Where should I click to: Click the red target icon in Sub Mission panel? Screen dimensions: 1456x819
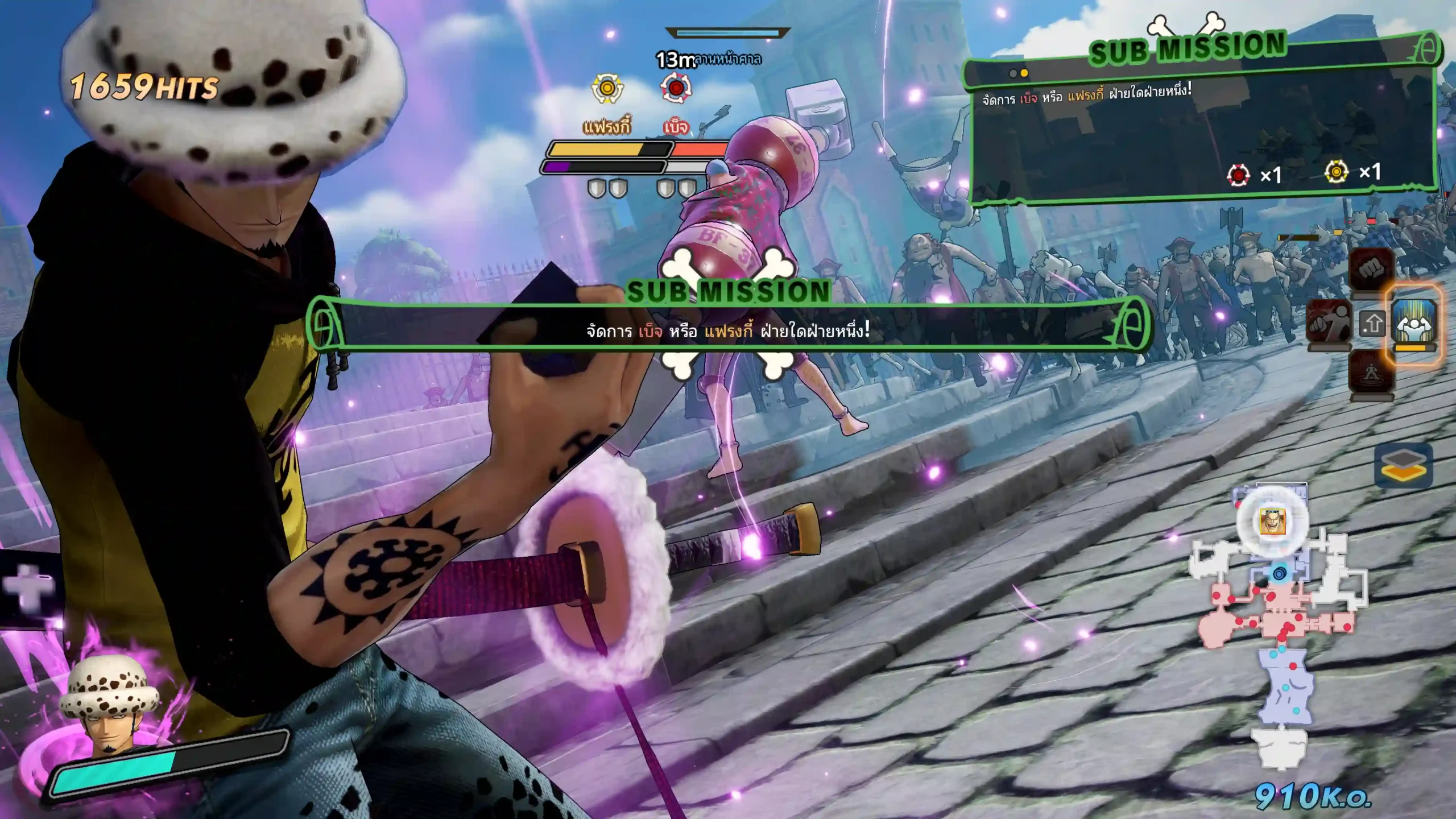pos(1238,175)
